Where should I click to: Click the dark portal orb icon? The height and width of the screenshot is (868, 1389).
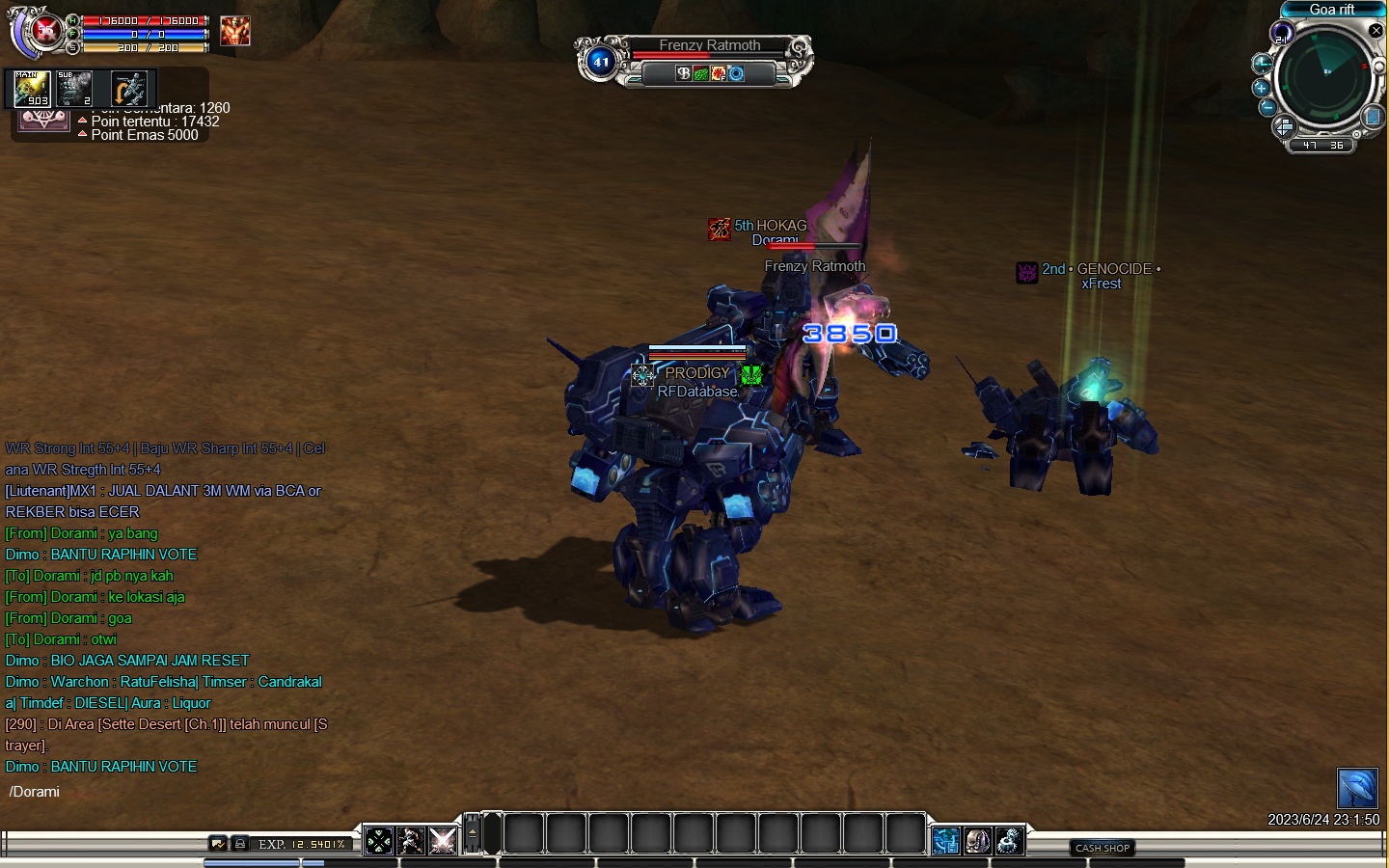(x=1282, y=34)
